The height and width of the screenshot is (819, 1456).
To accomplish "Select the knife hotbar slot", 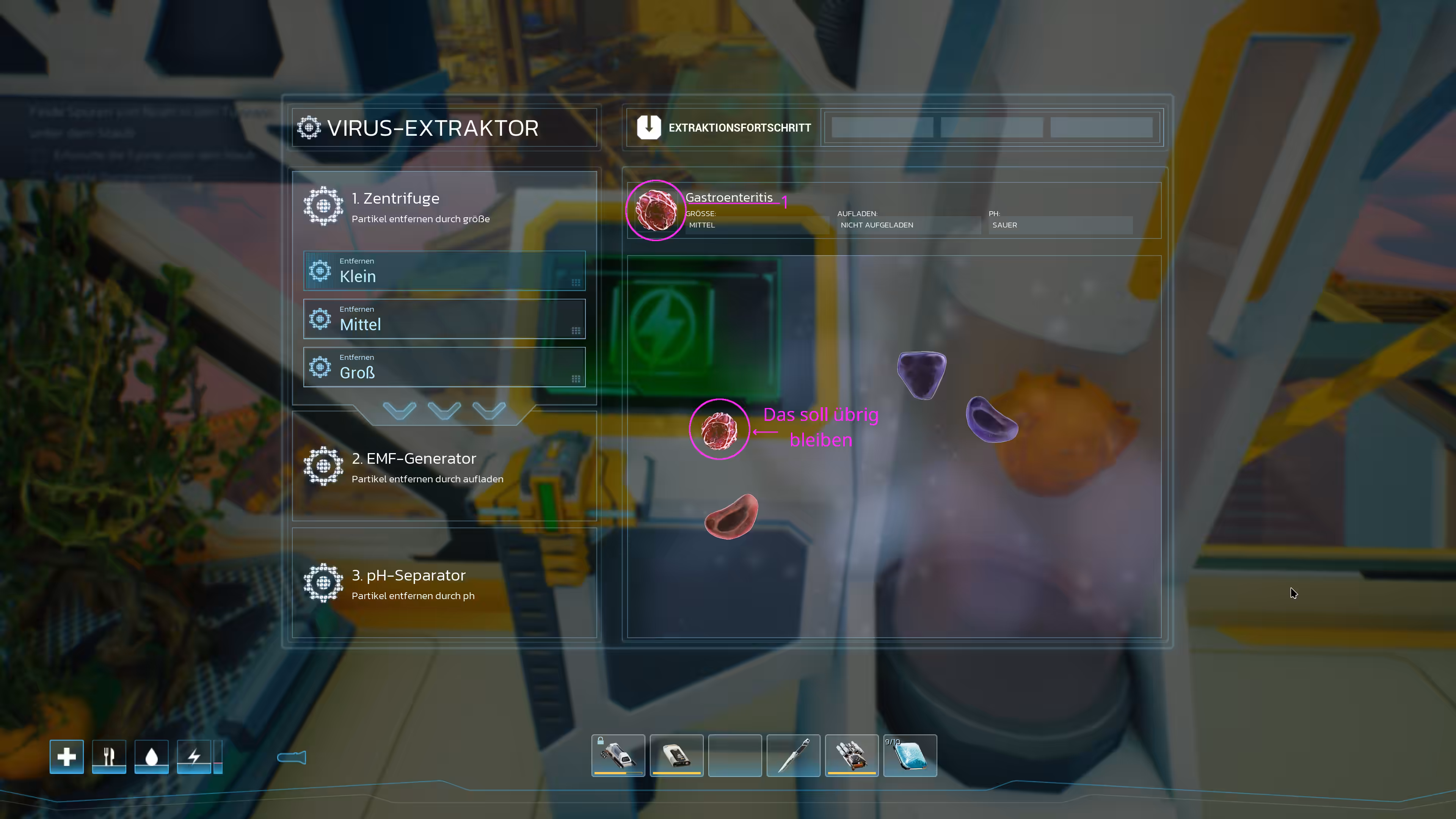I will point(793,755).
